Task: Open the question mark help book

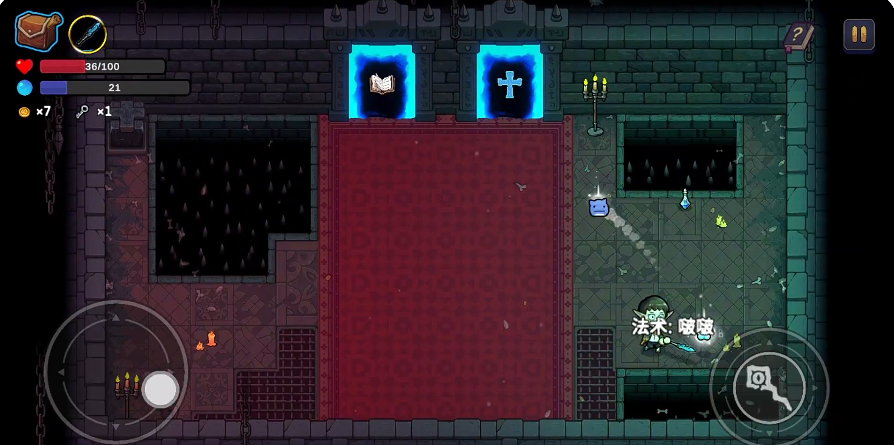Action: coord(798,37)
